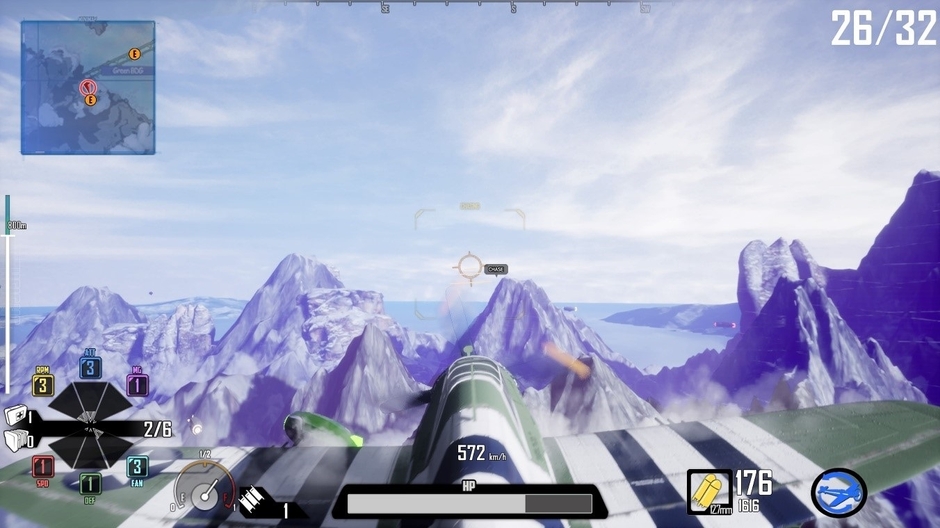Click the rocket ammo rack icon

[x=253, y=500]
